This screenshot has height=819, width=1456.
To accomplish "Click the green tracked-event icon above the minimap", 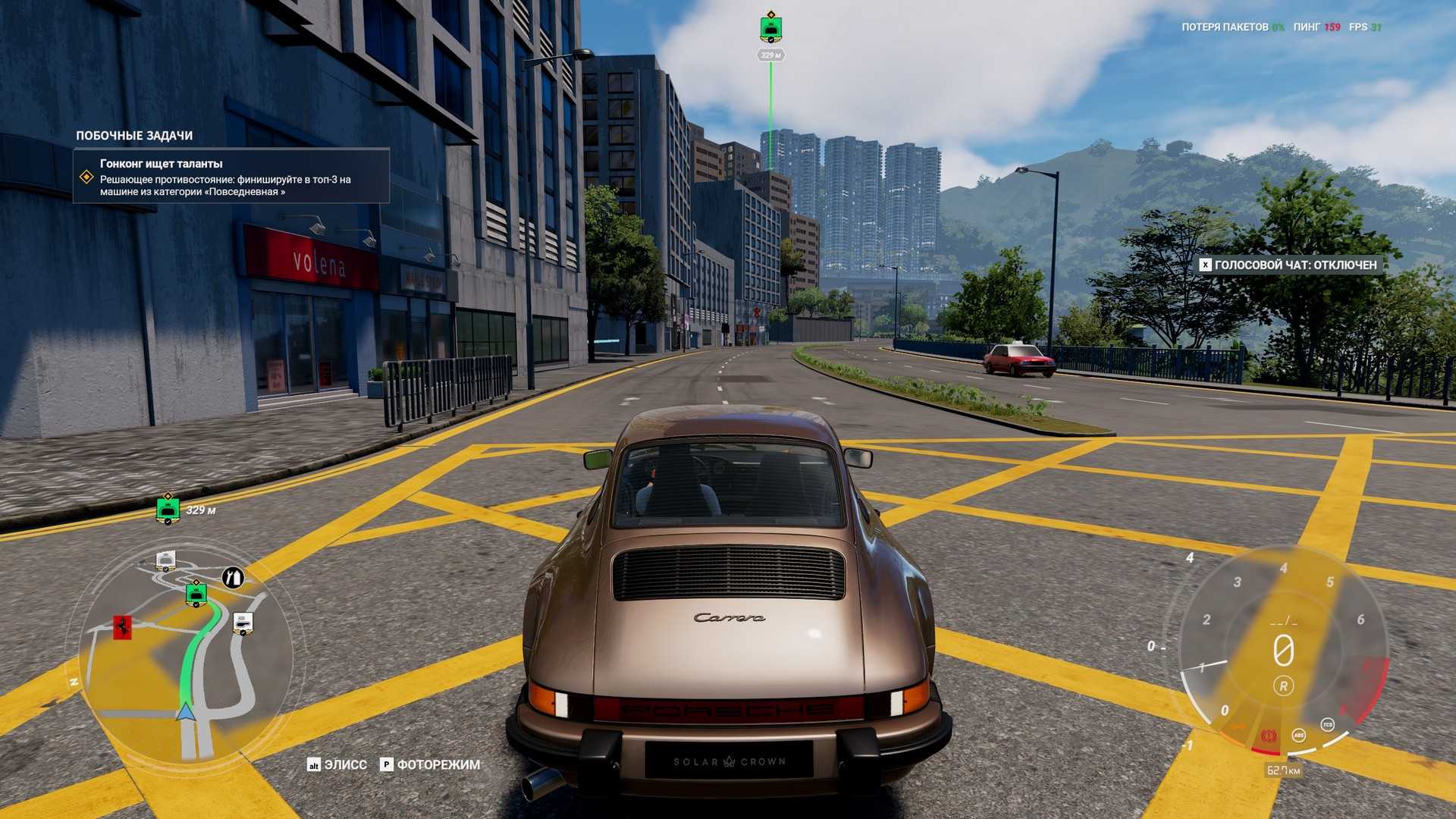I will click(x=168, y=509).
